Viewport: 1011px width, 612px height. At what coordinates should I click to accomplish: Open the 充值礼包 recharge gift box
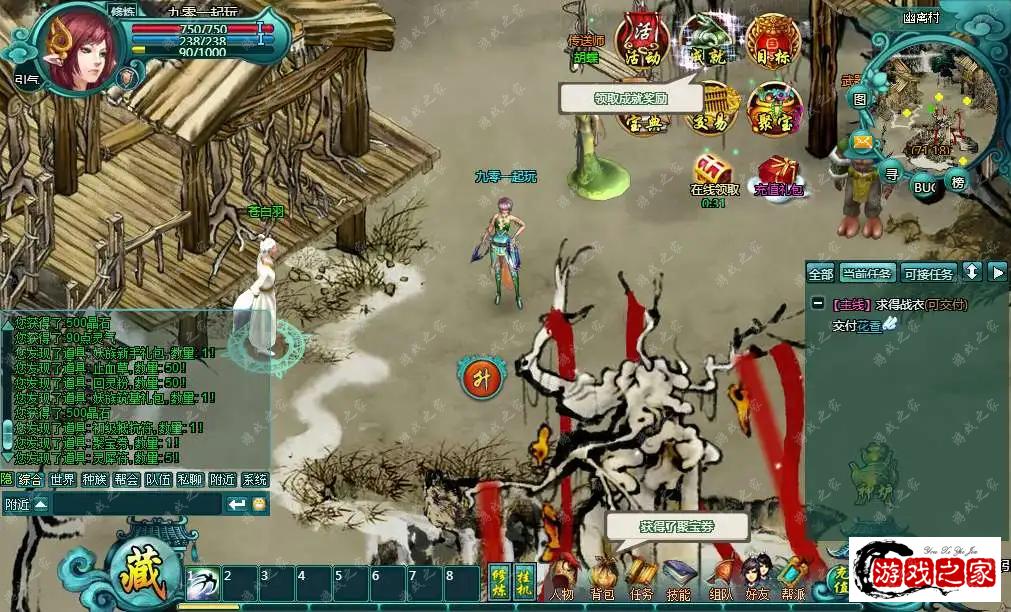[x=777, y=172]
